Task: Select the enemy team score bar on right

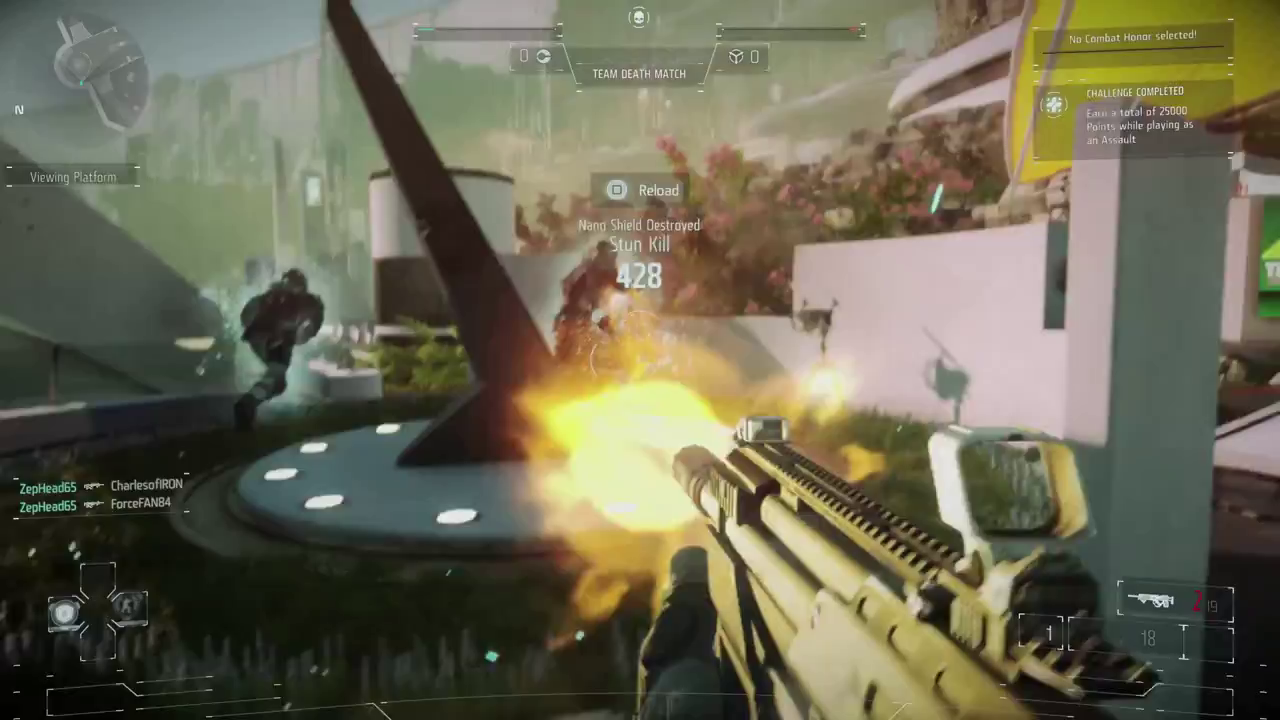Action: 788,31
